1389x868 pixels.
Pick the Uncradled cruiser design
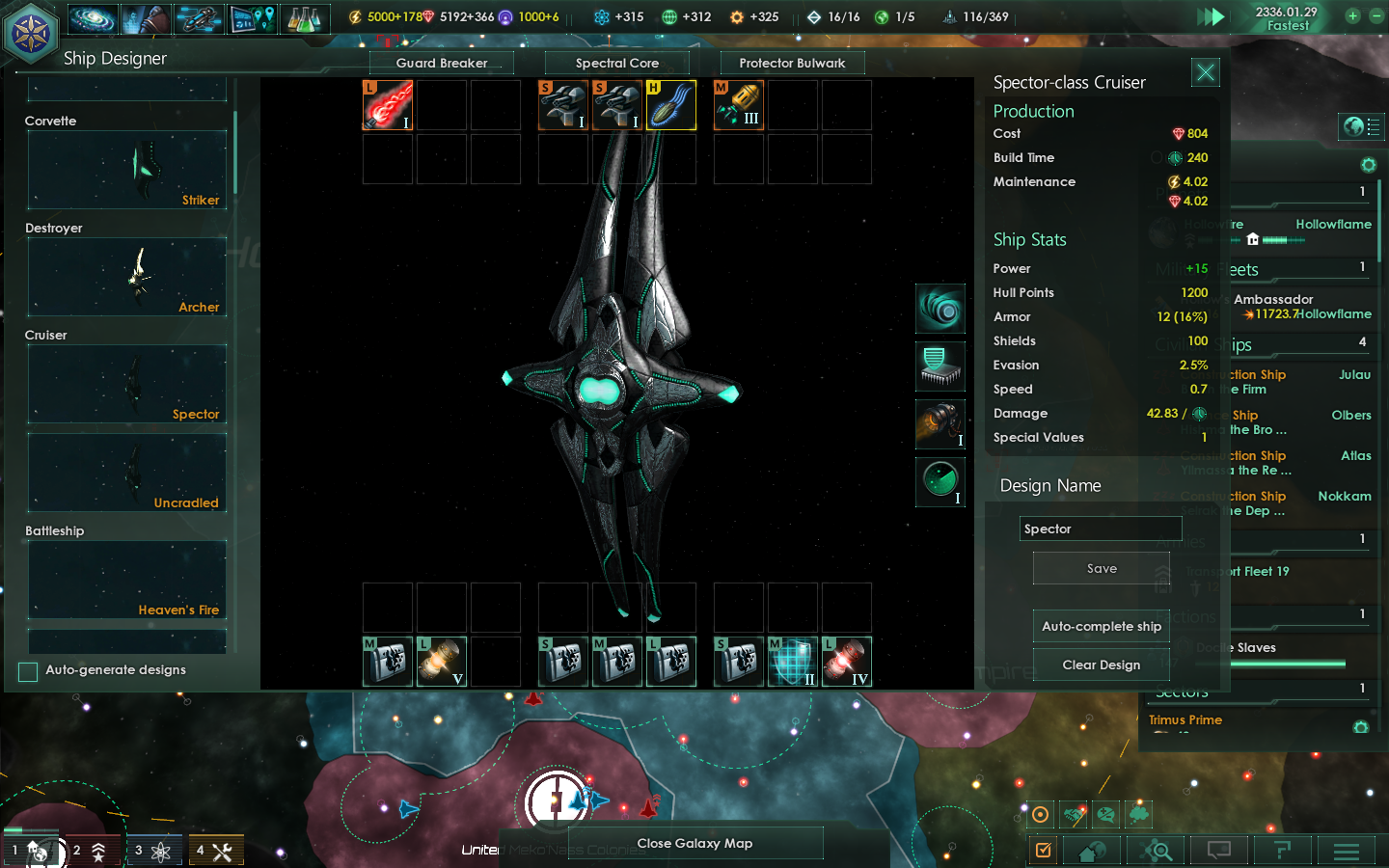coord(127,473)
